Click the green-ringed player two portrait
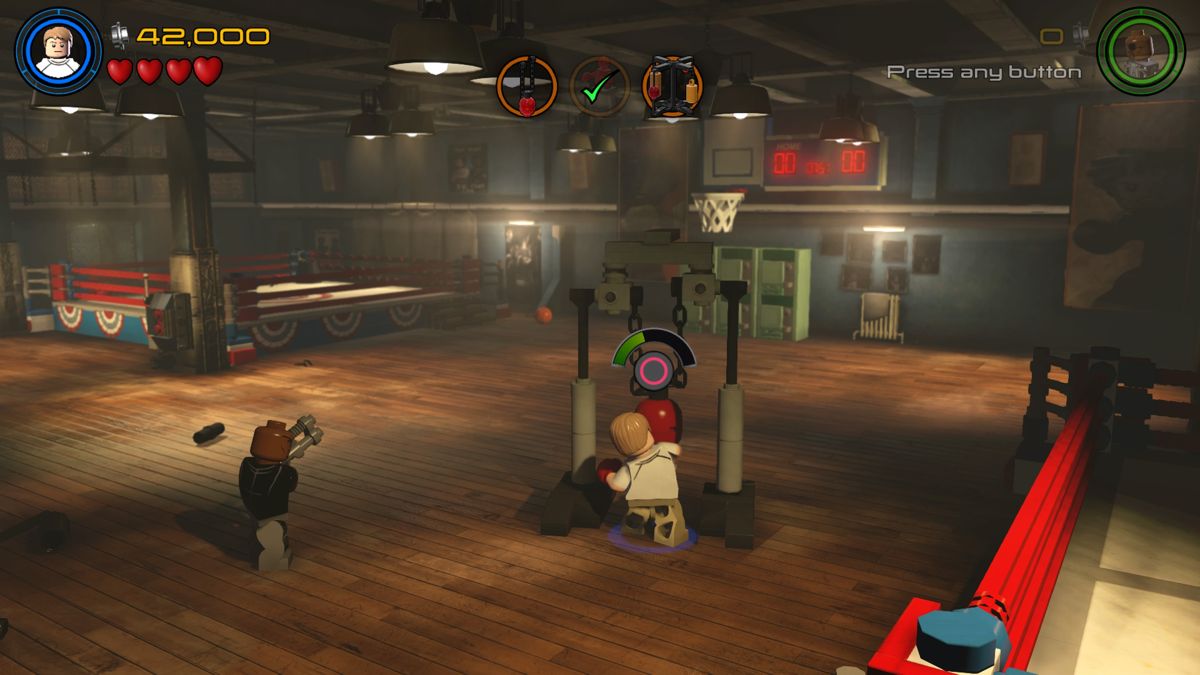This screenshot has height=675, width=1200. pos(1140,51)
